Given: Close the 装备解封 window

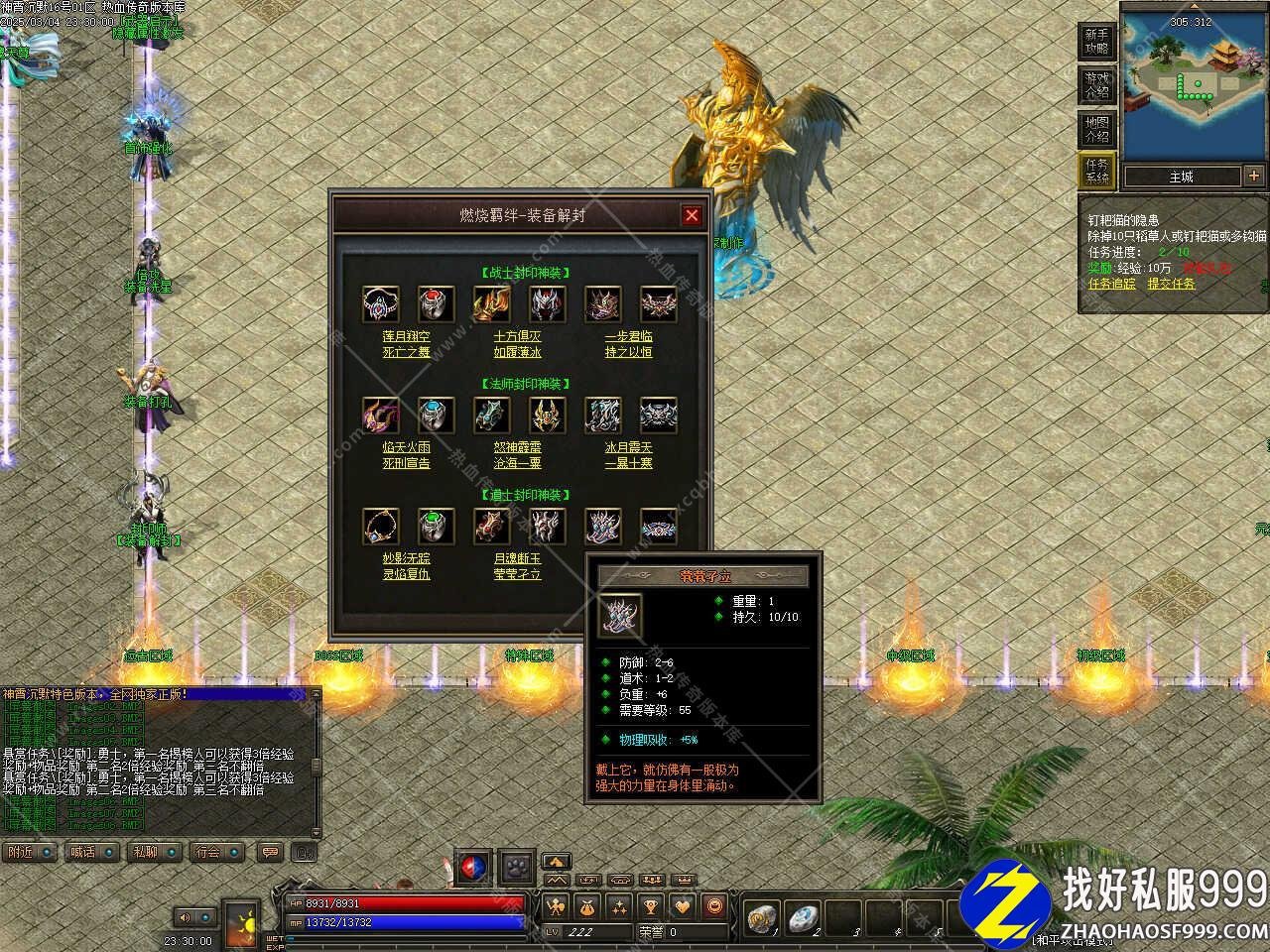Looking at the screenshot, I should point(692,215).
